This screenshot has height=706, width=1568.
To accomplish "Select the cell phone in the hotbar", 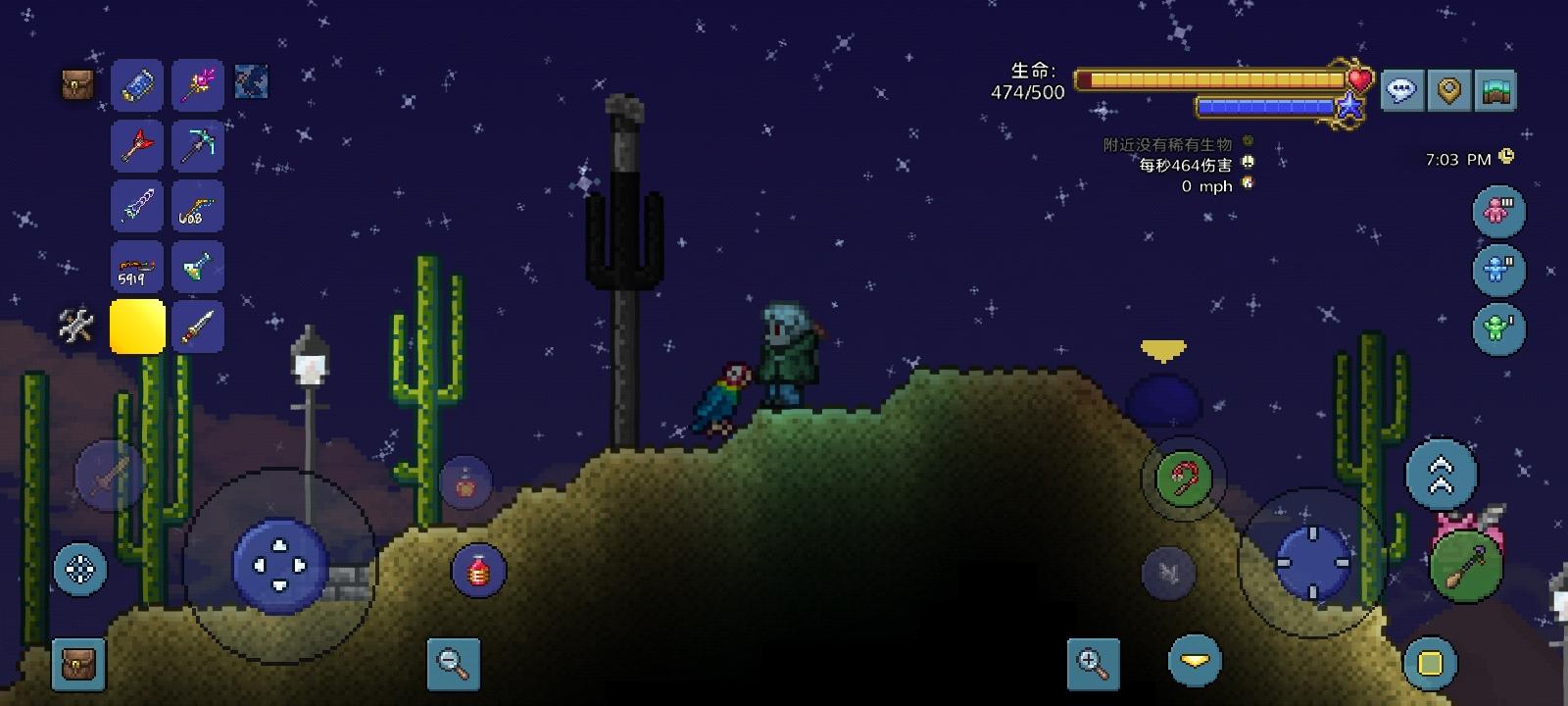I will click(x=137, y=85).
